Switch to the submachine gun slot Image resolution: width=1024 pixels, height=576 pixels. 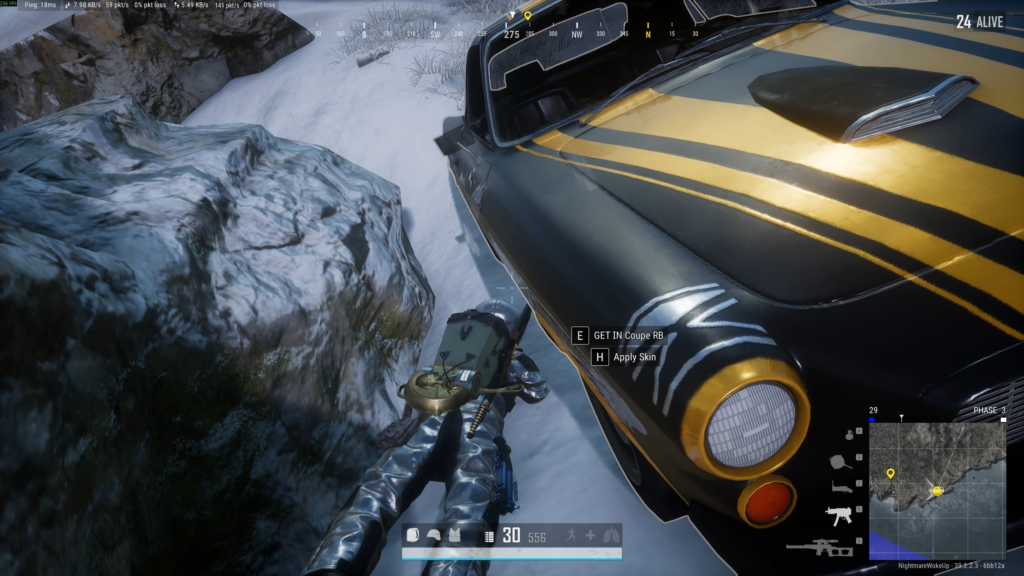[x=836, y=516]
